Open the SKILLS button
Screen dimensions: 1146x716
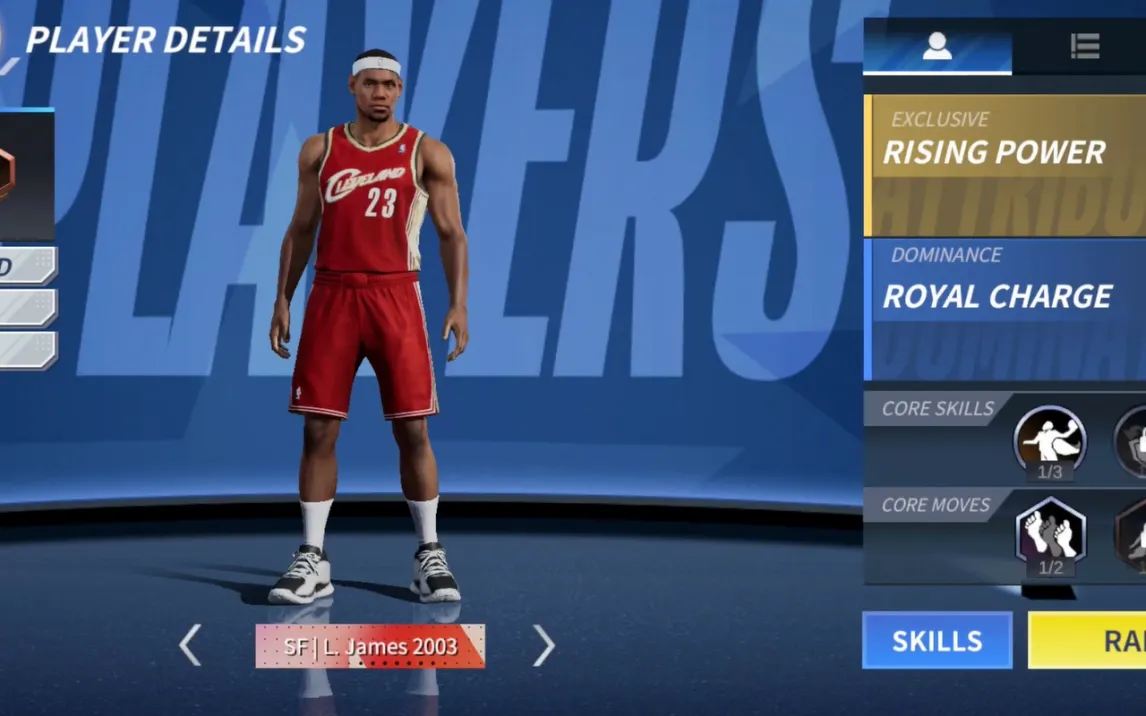click(937, 641)
